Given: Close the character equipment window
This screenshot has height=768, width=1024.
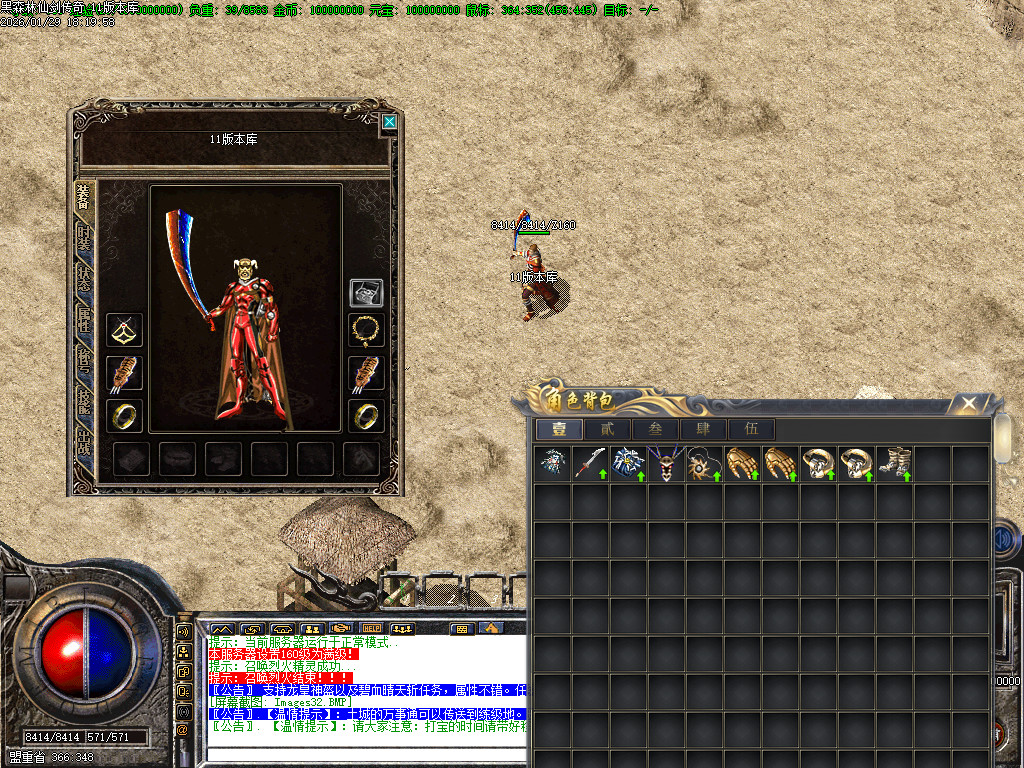Looking at the screenshot, I should pos(389,122).
